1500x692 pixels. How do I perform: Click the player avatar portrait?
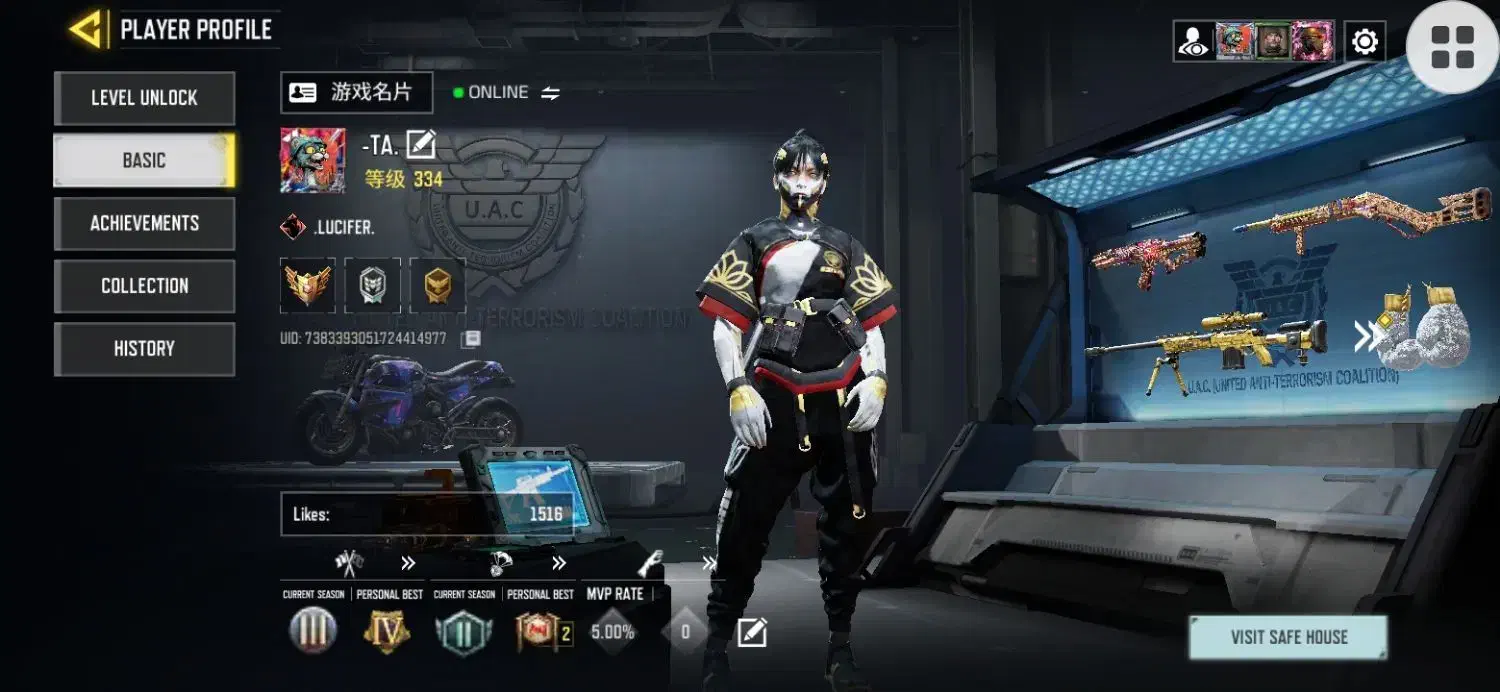(313, 160)
